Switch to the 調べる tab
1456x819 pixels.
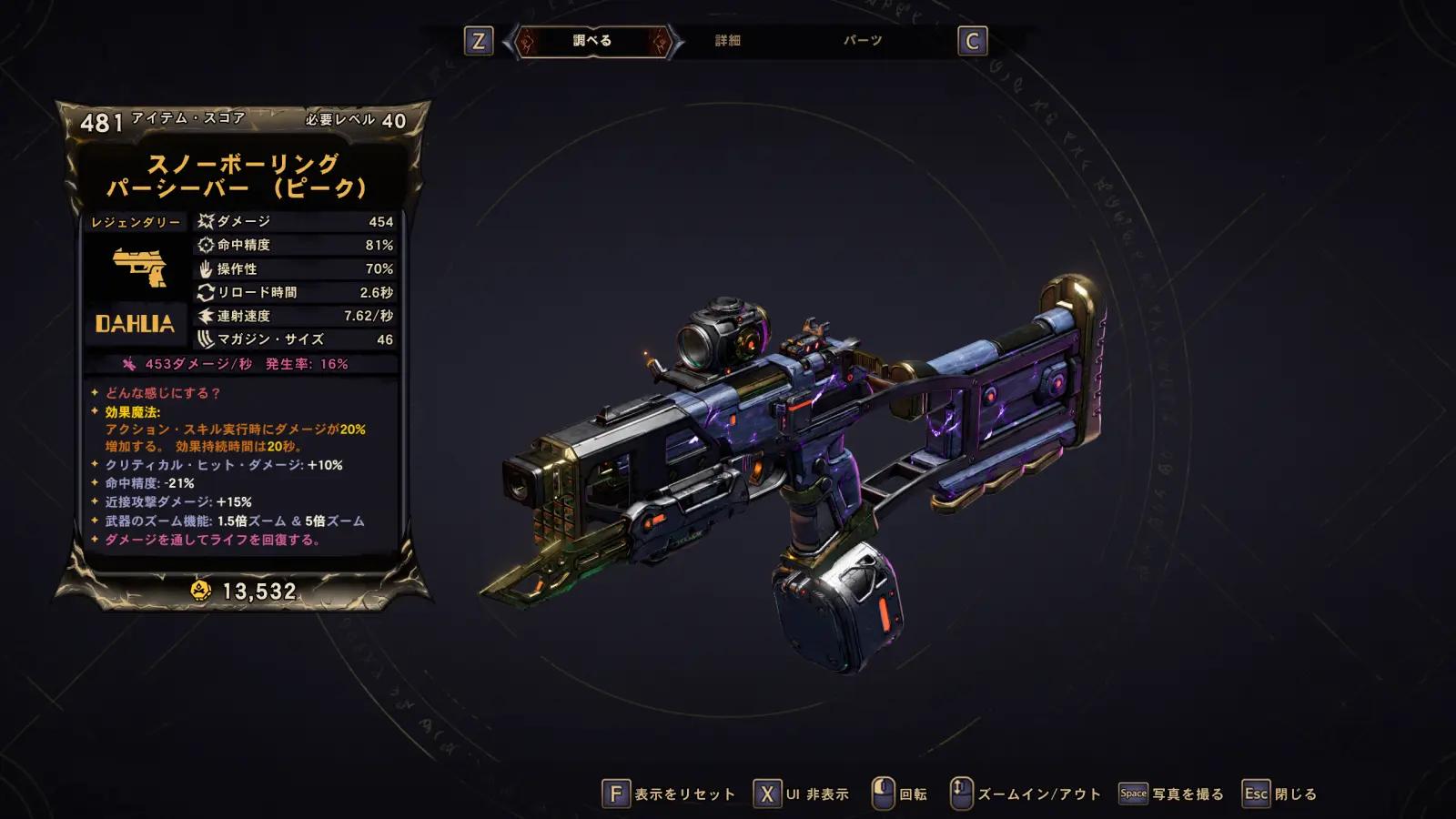592,41
